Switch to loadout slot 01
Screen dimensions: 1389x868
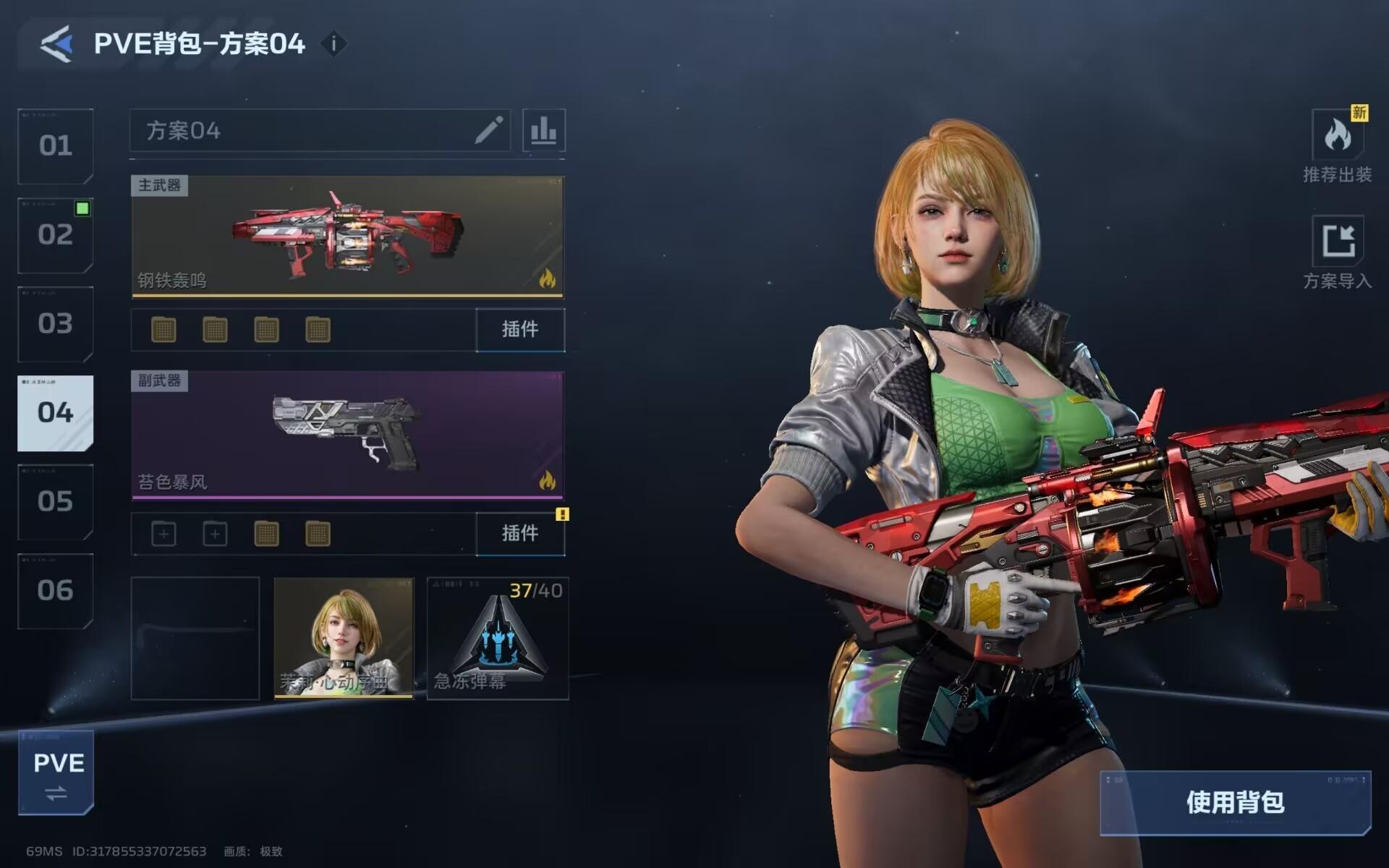[x=56, y=146]
